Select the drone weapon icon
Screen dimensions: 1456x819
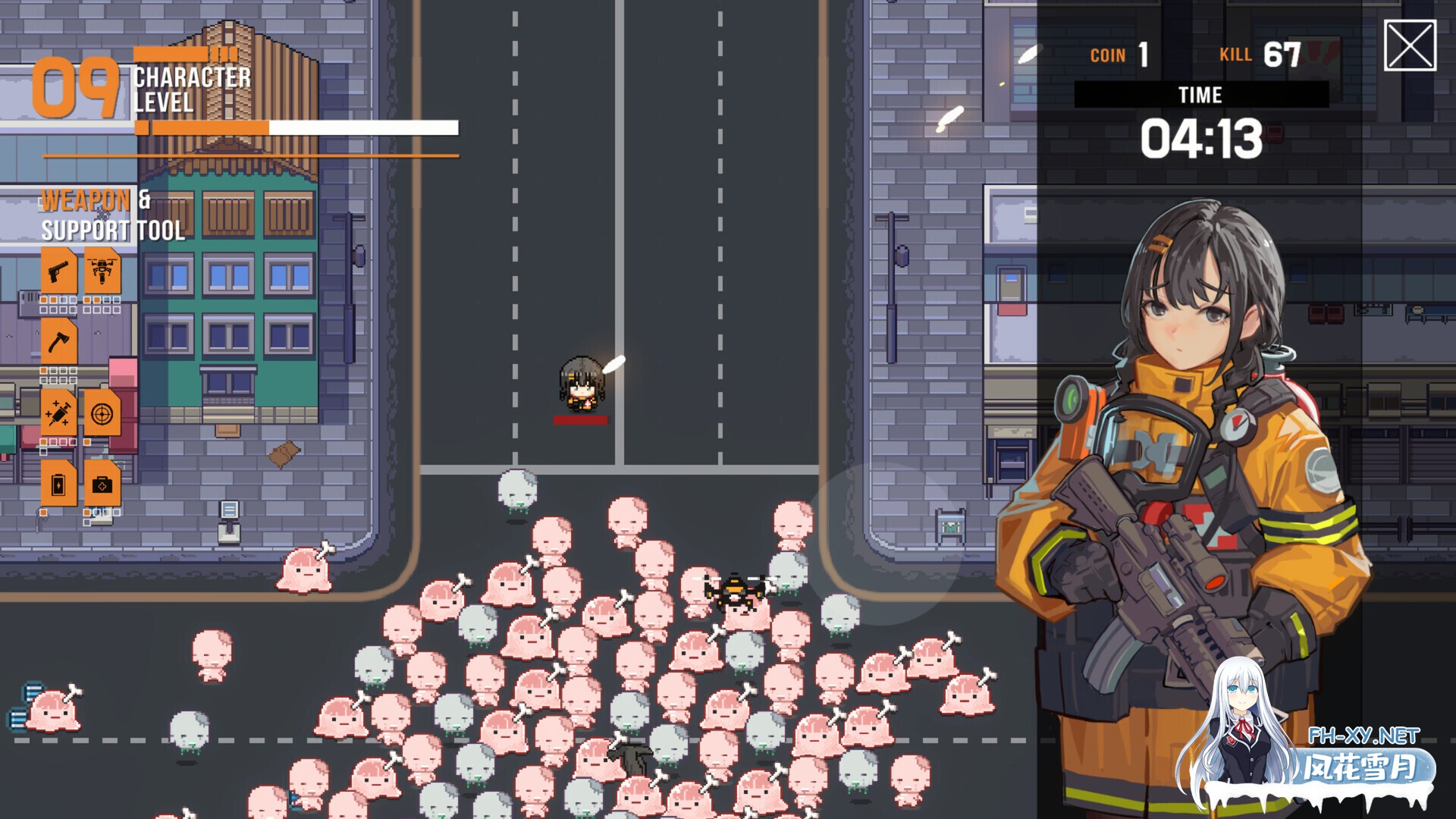tap(102, 271)
